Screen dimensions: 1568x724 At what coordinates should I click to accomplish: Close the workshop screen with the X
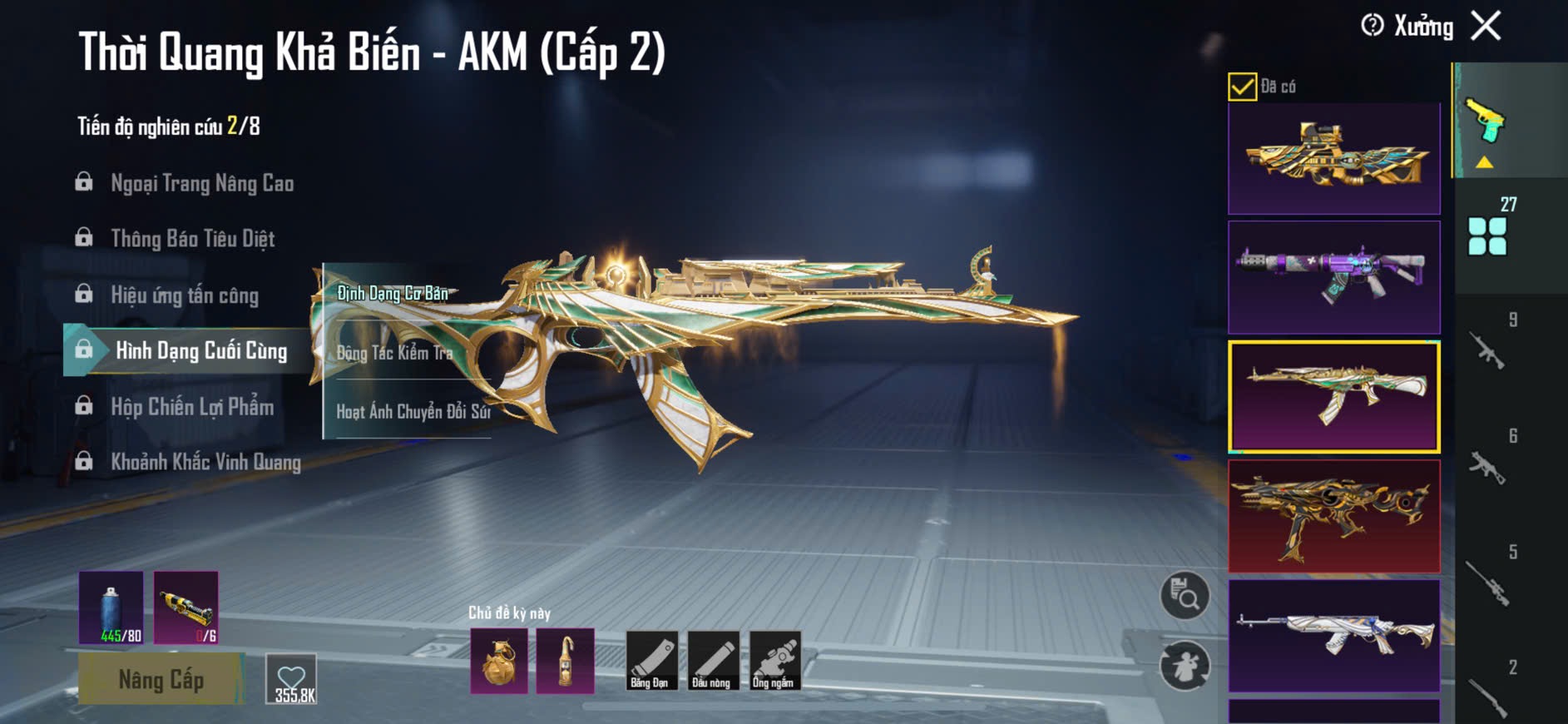click(x=1486, y=26)
